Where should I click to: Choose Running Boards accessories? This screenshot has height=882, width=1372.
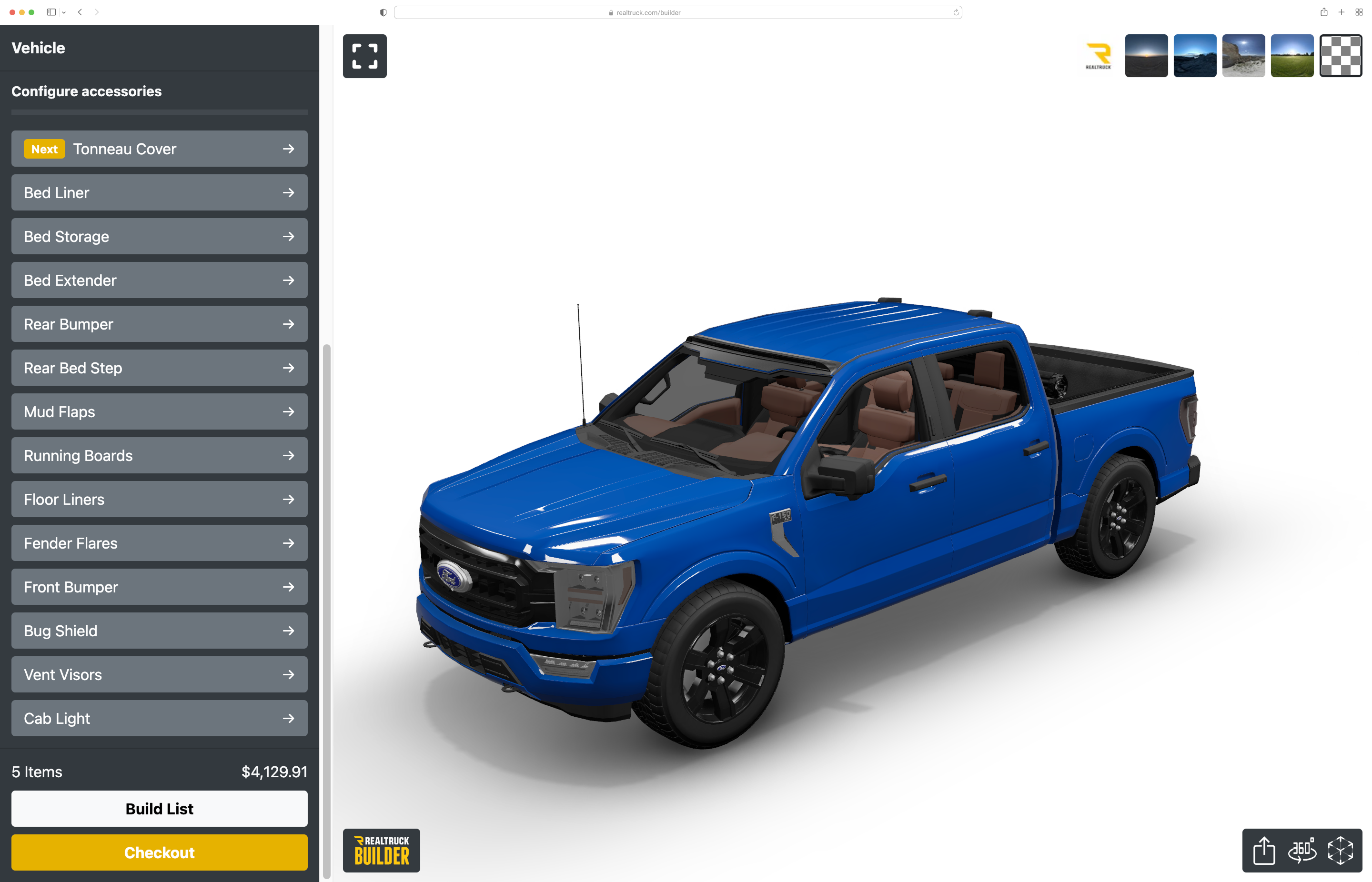159,456
